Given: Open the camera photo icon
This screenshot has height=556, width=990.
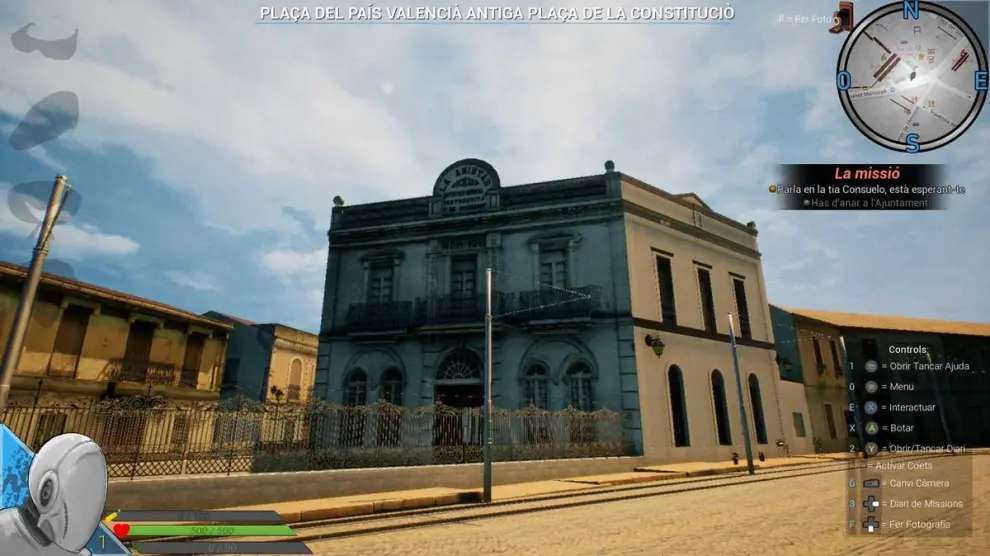Looking at the screenshot, I should (x=842, y=18).
